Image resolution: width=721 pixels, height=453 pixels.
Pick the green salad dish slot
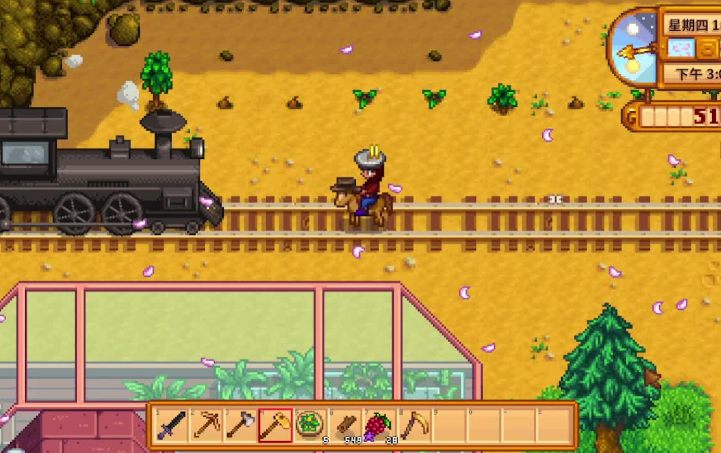310,426
